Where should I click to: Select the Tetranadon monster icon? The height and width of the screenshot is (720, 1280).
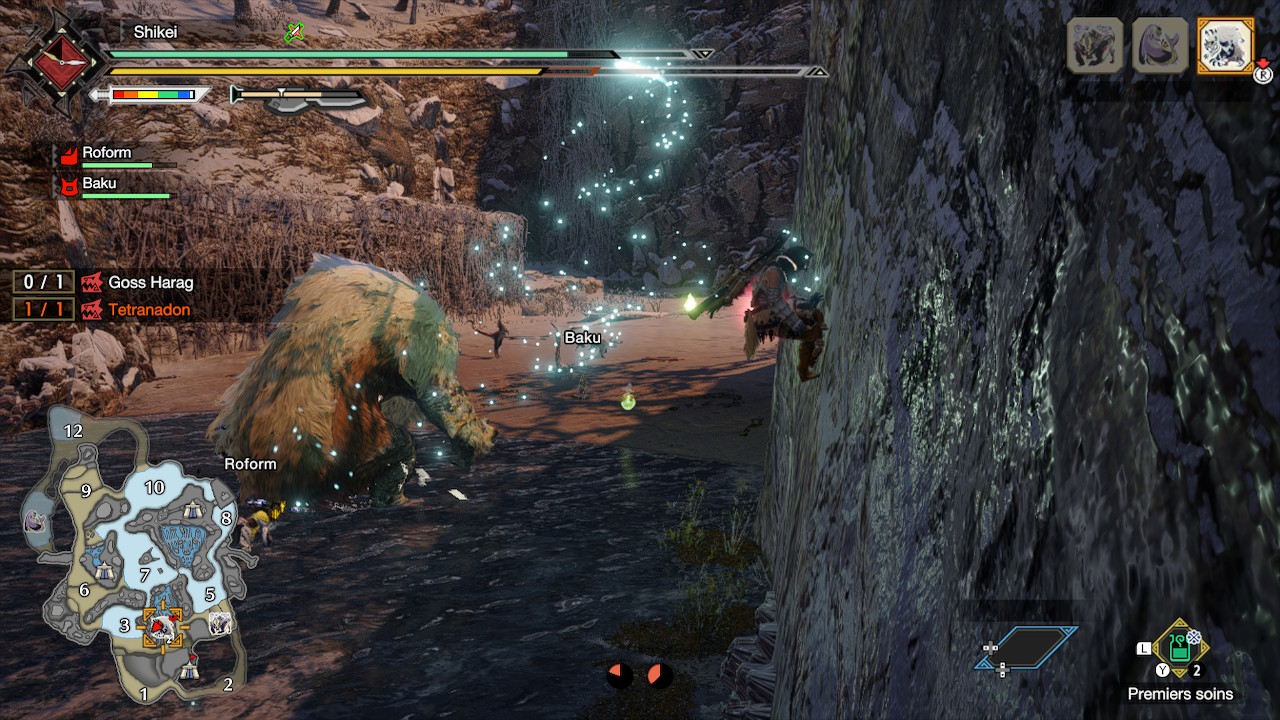1160,45
